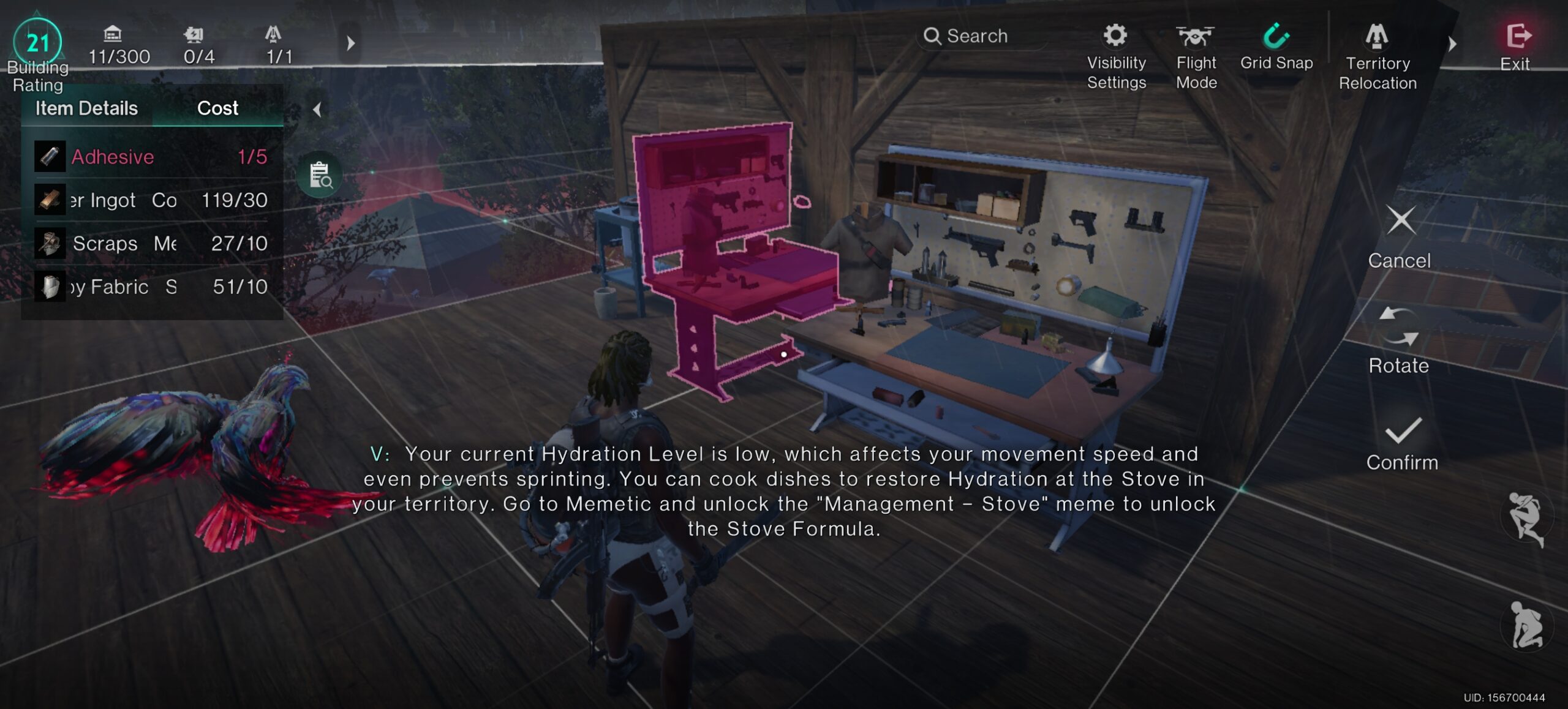
Task: Expand the top-right toolbar arrow
Action: pyautogui.click(x=1452, y=44)
